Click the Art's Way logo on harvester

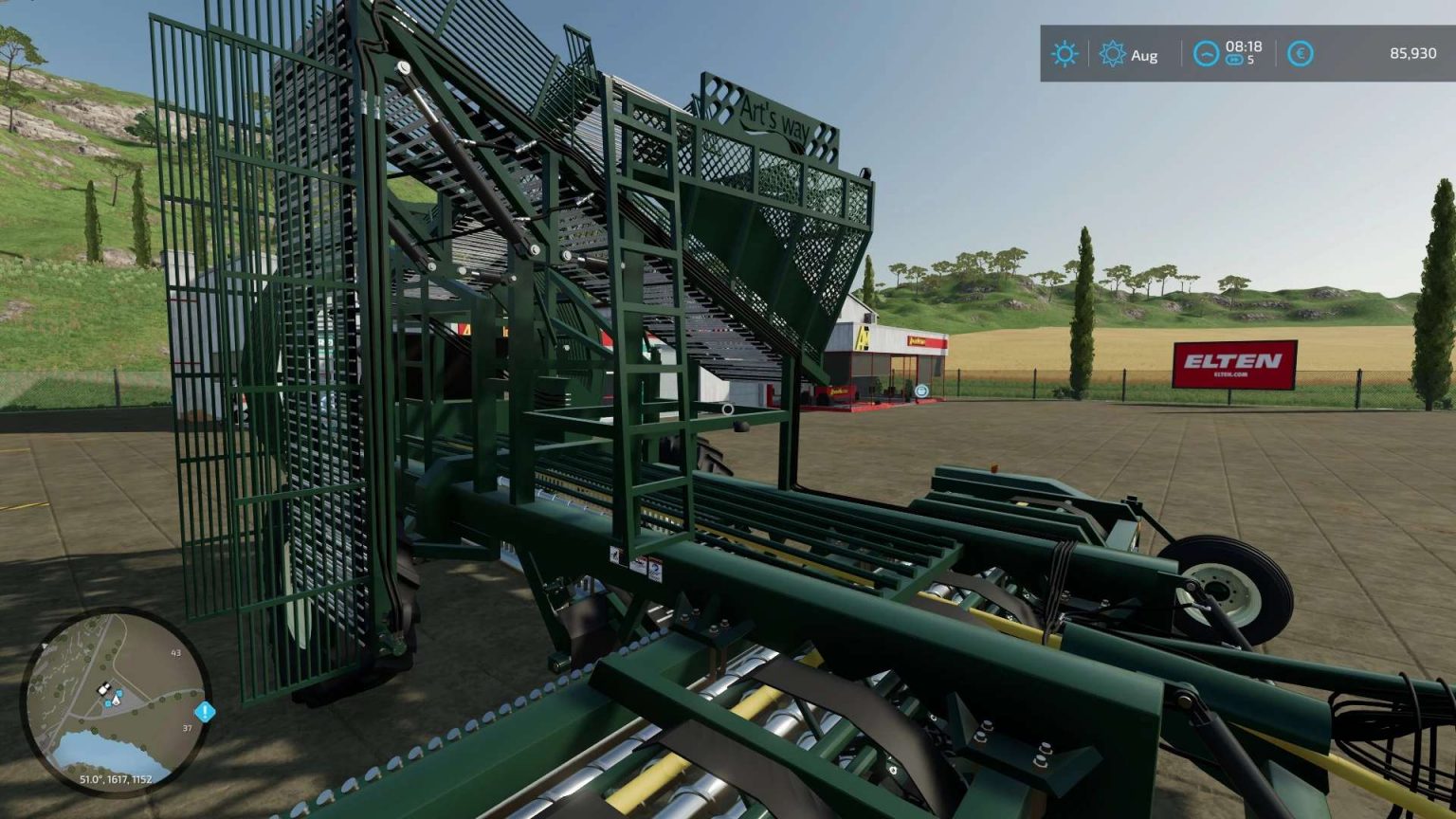pyautogui.click(x=777, y=117)
